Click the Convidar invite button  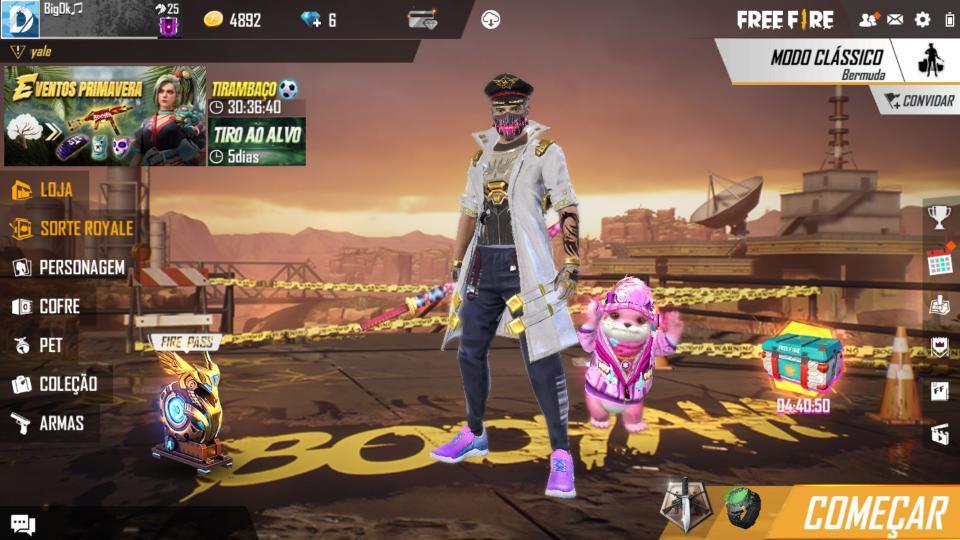pyautogui.click(x=916, y=101)
